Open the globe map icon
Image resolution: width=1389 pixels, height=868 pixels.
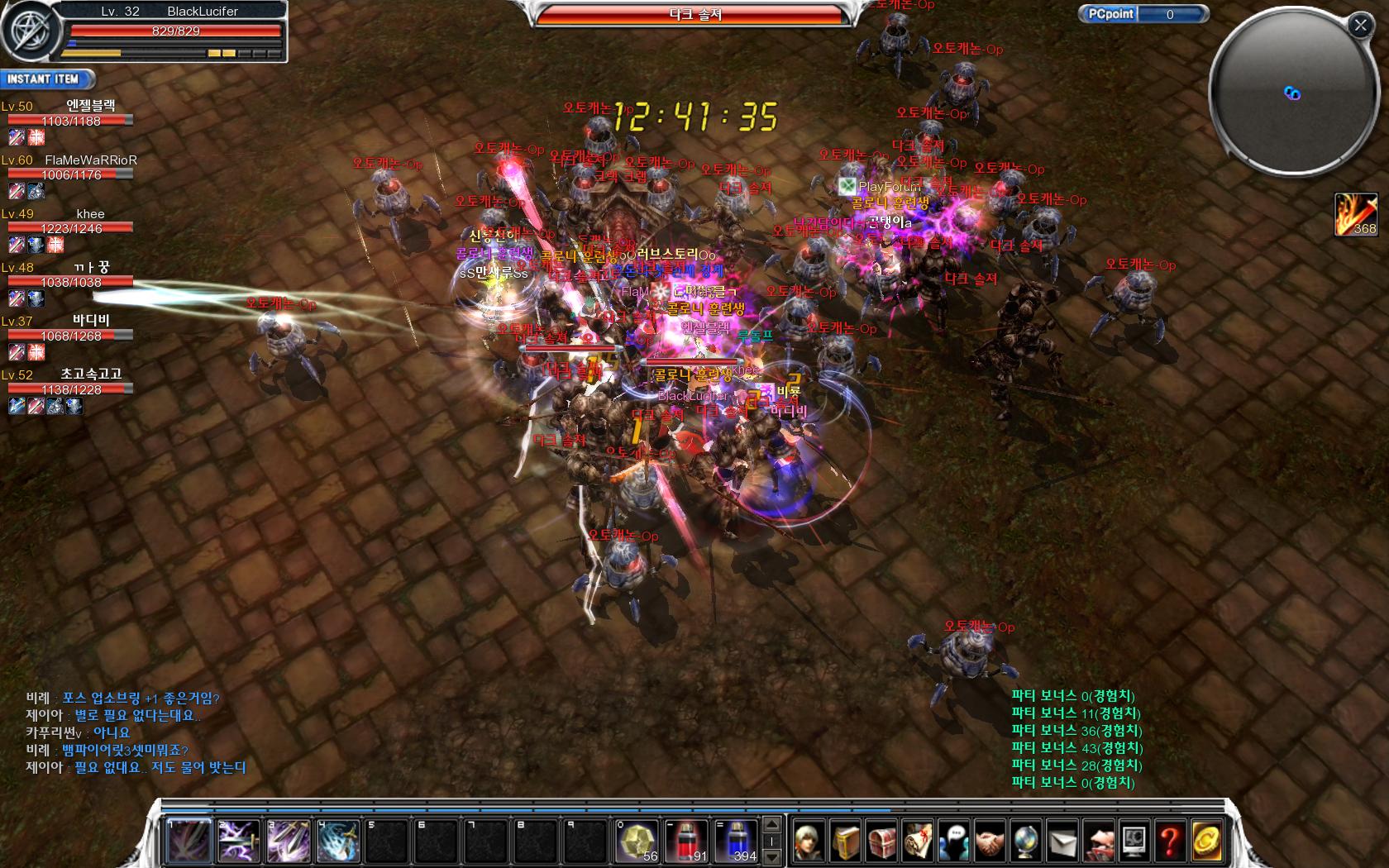pyautogui.click(x=1026, y=842)
